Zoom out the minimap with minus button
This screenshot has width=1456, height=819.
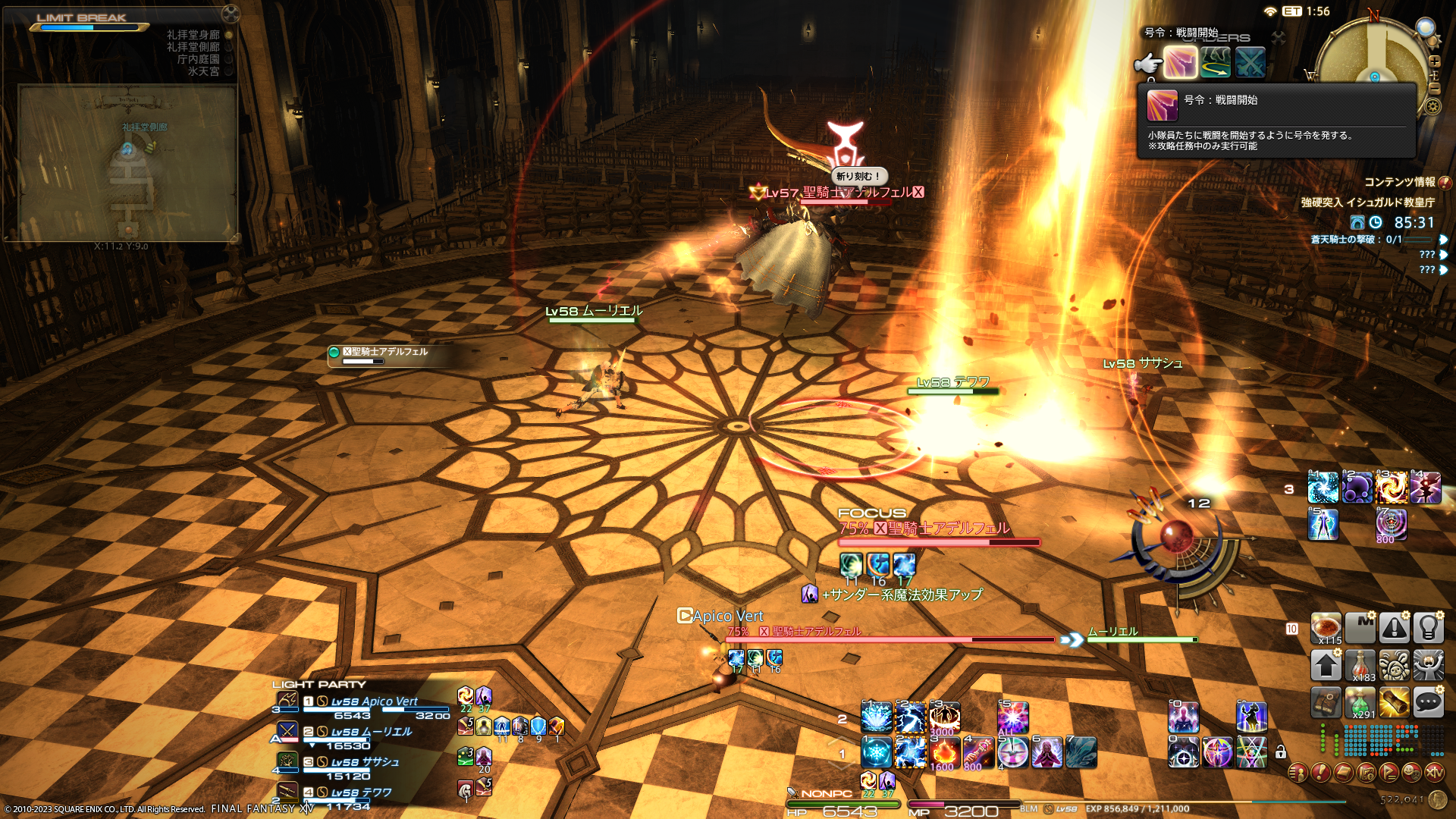point(1435,88)
